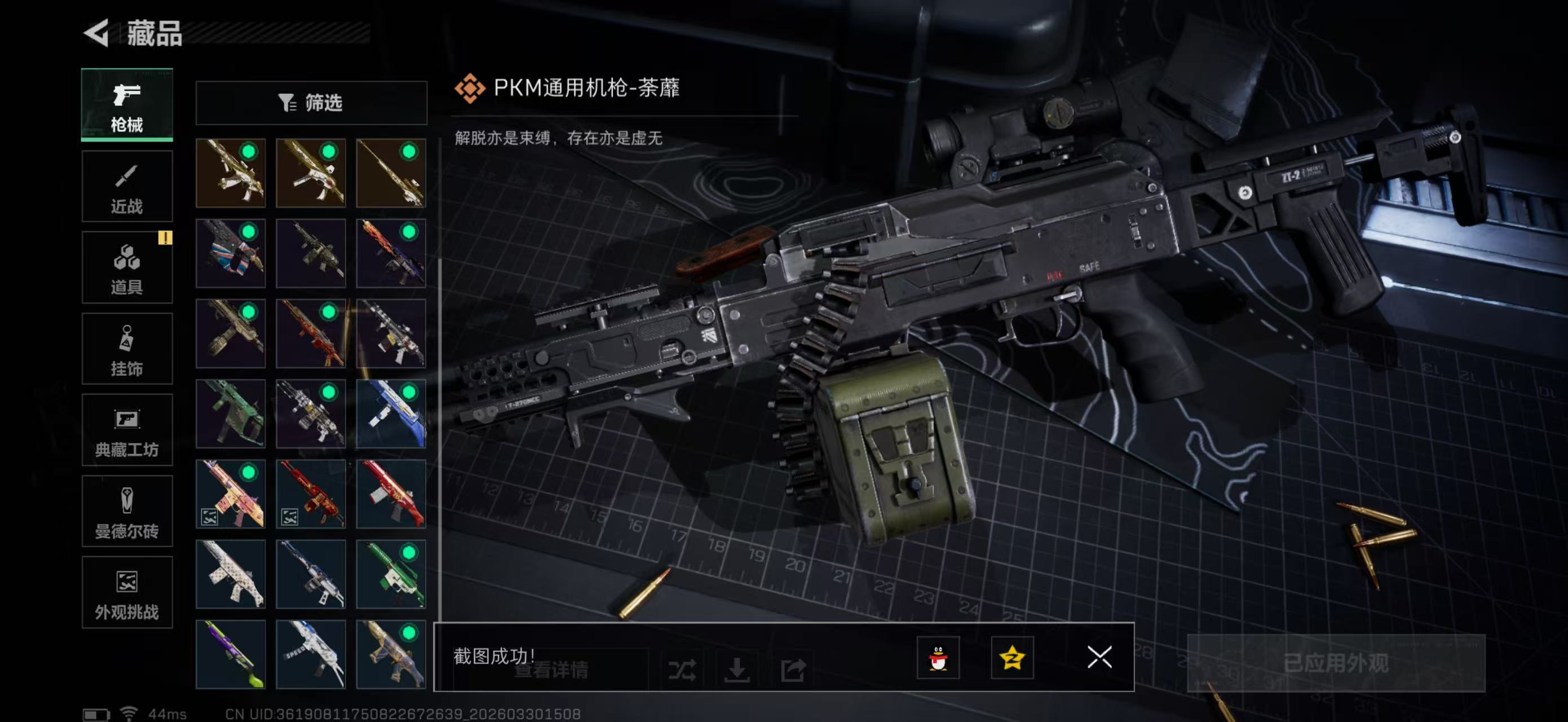Screen dimensions: 1568x722
Task: Open the 典藏工坊 collection workshop panel
Action: click(x=127, y=430)
